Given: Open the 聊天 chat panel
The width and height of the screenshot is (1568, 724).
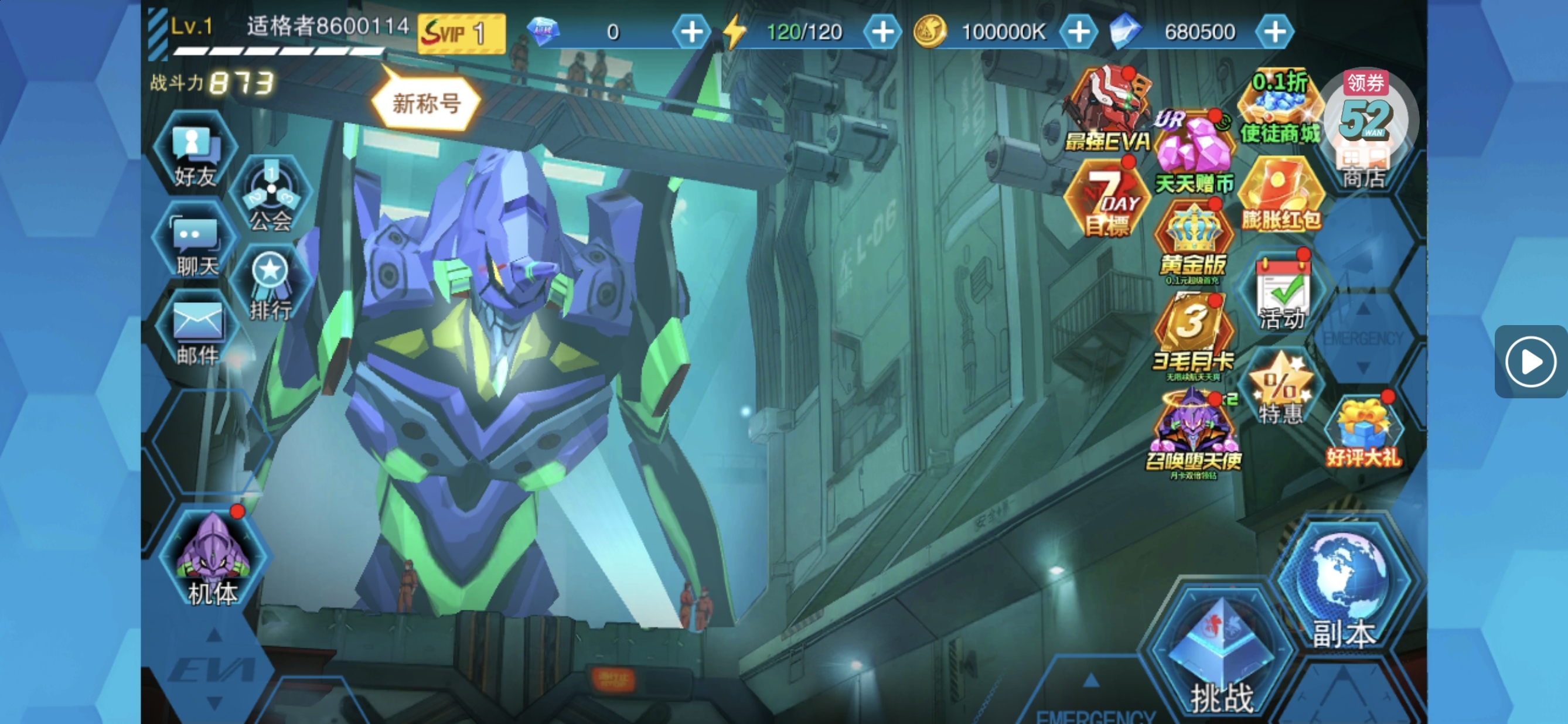Looking at the screenshot, I should pos(195,245).
